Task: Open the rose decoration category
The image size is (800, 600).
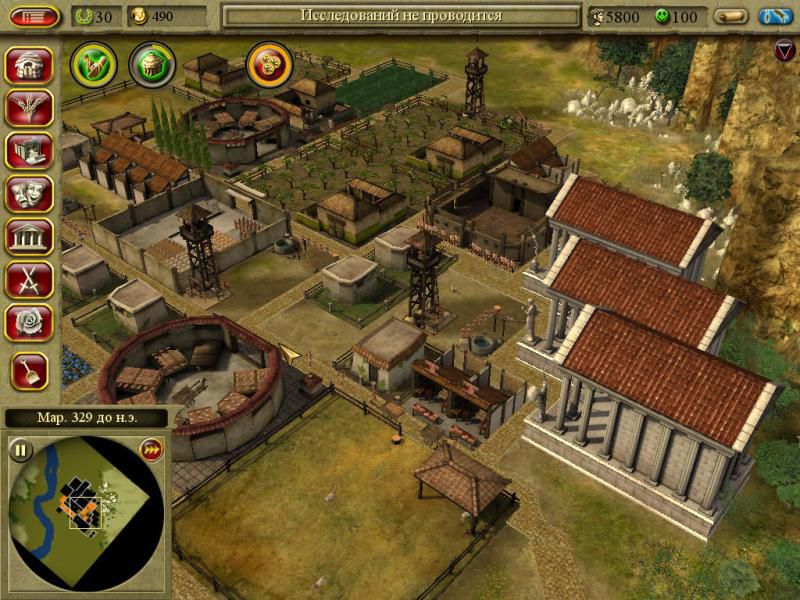Action: click(x=29, y=323)
